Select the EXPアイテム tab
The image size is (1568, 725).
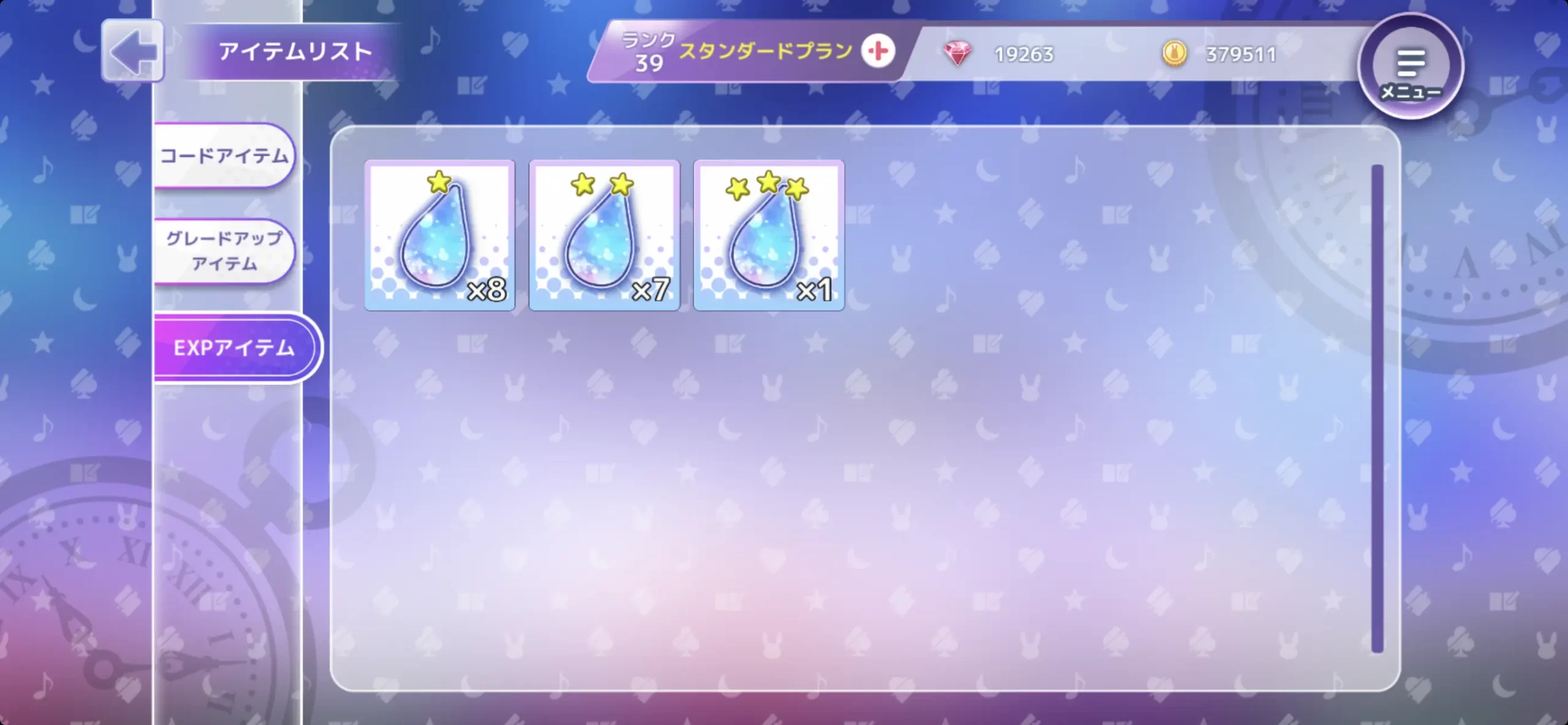235,347
